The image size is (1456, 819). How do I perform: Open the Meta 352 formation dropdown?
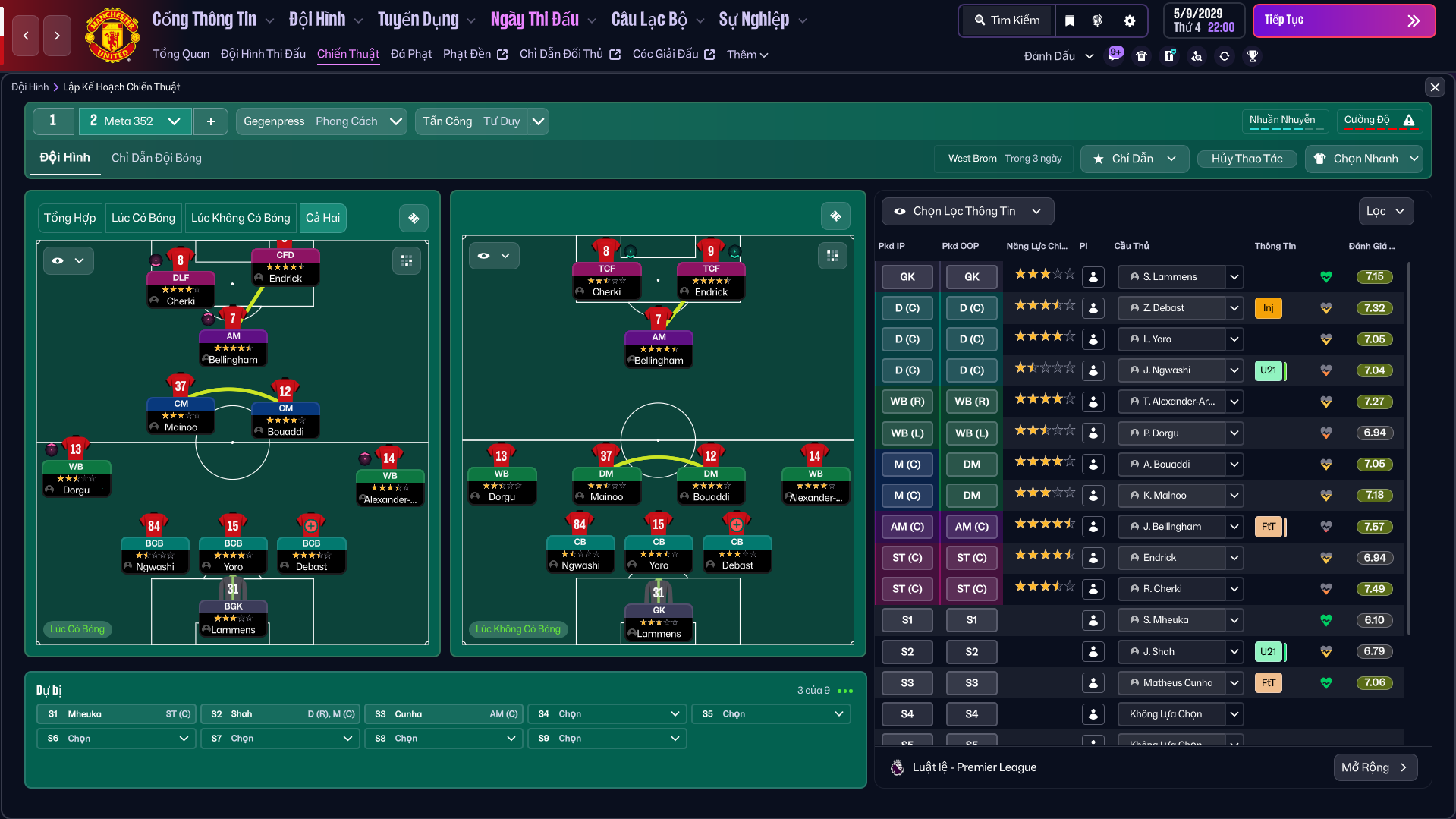click(134, 121)
